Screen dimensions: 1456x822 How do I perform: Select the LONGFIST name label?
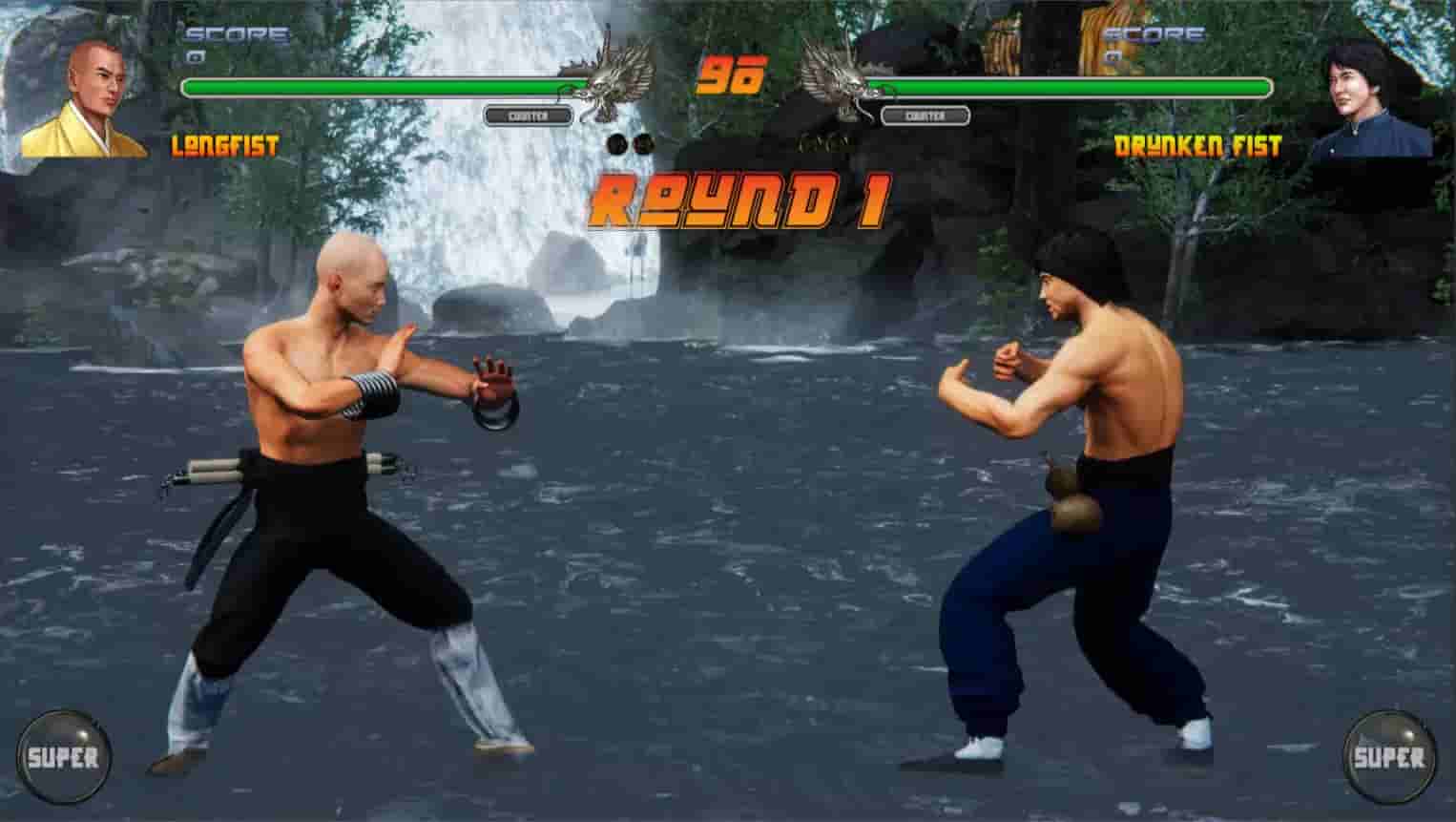click(x=225, y=146)
